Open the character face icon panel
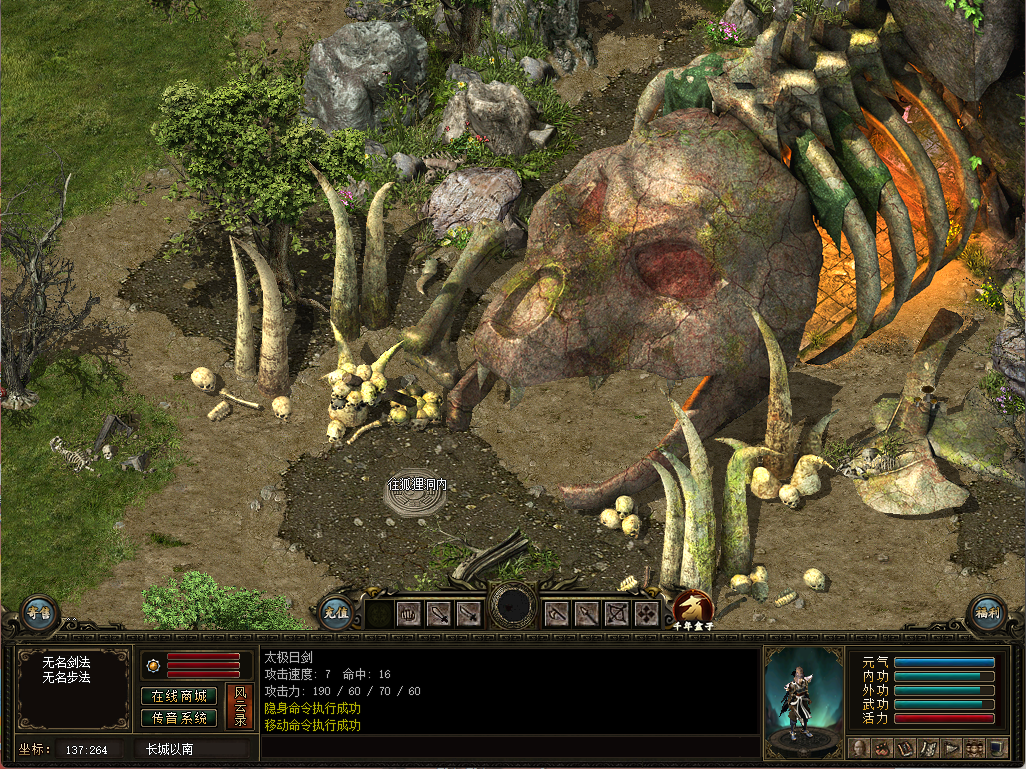This screenshot has width=1026, height=769. (x=858, y=747)
